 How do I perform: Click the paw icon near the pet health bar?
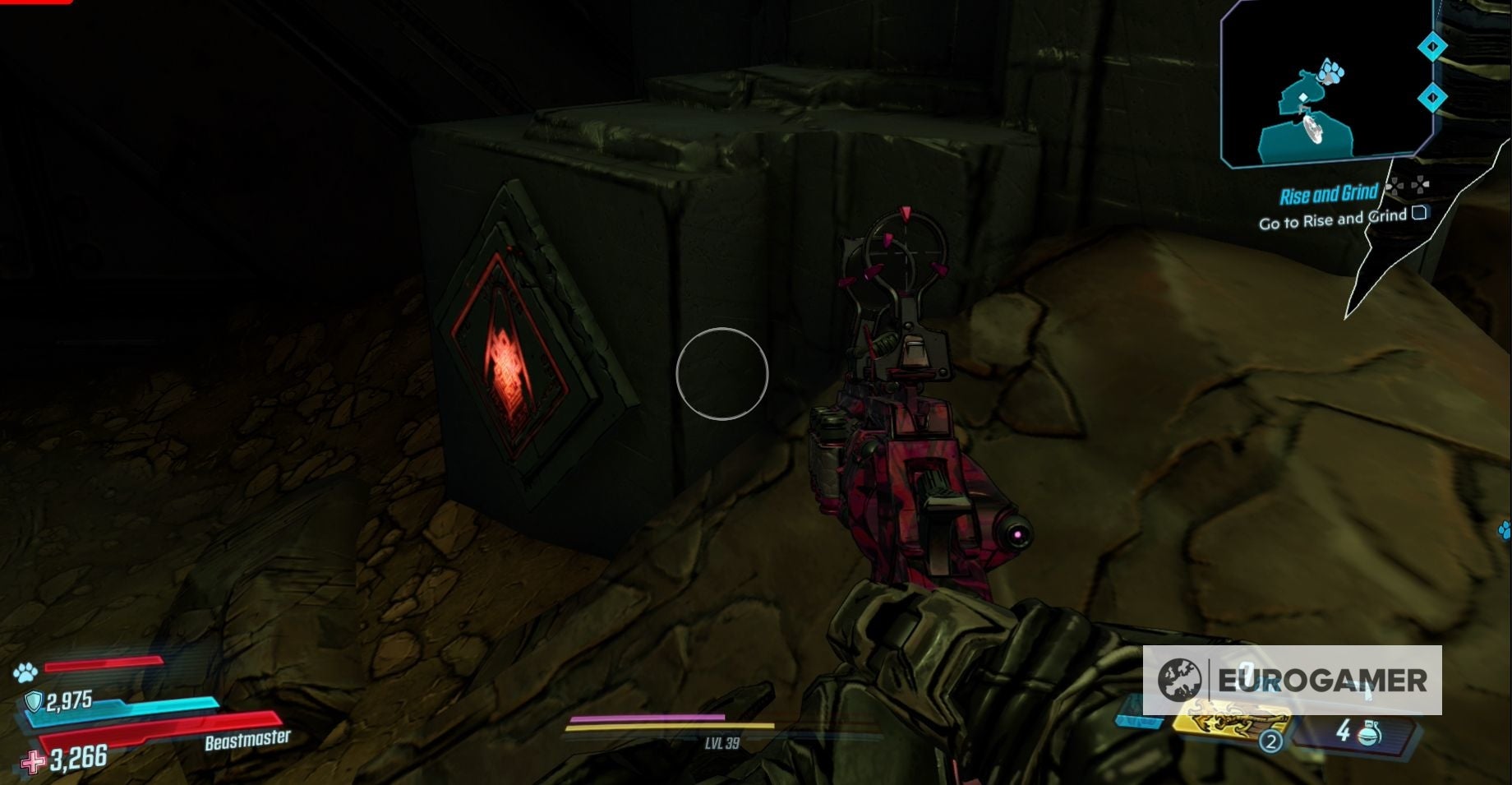click(25, 671)
